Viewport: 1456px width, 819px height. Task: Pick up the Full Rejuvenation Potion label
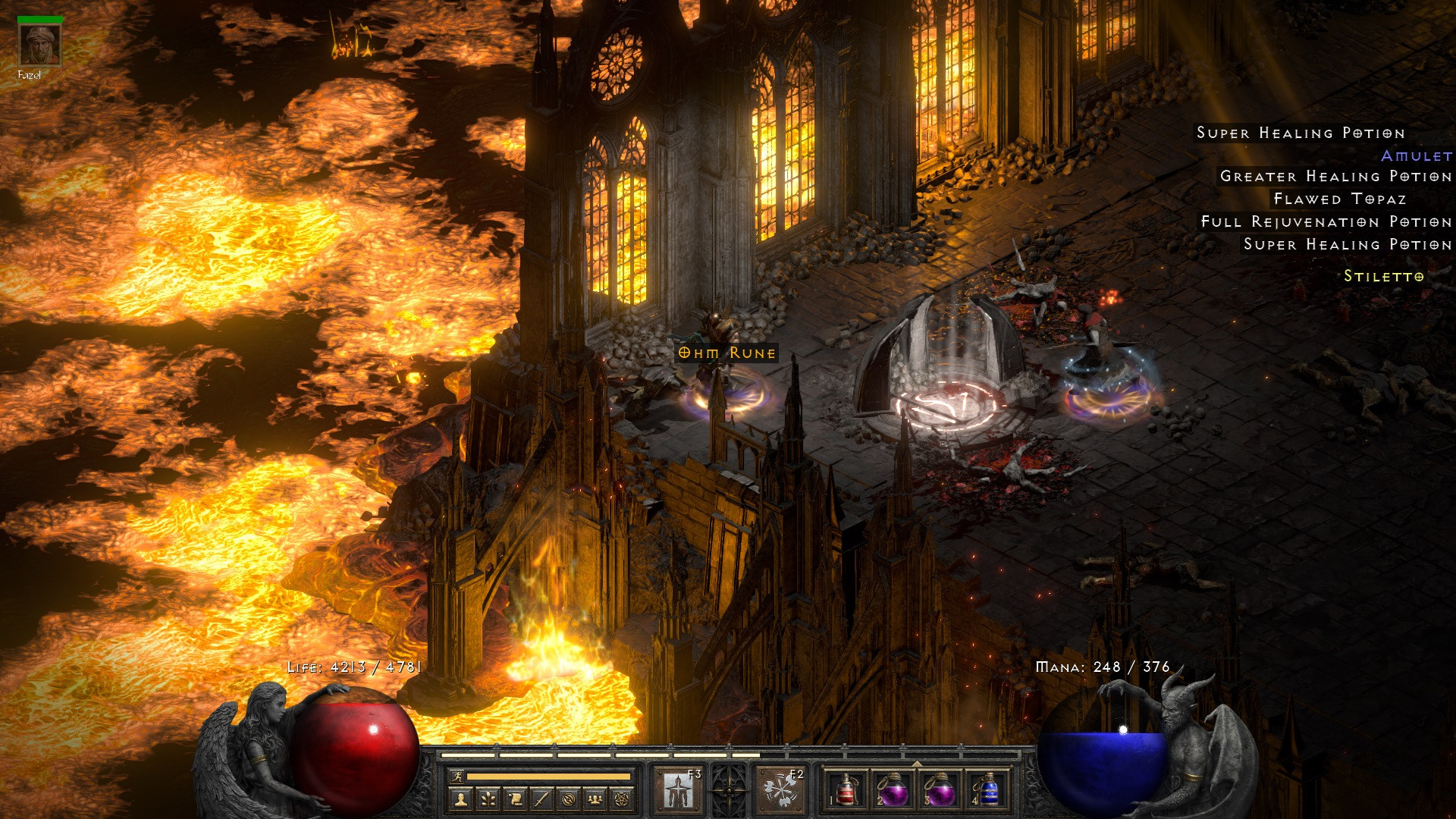(x=1326, y=222)
